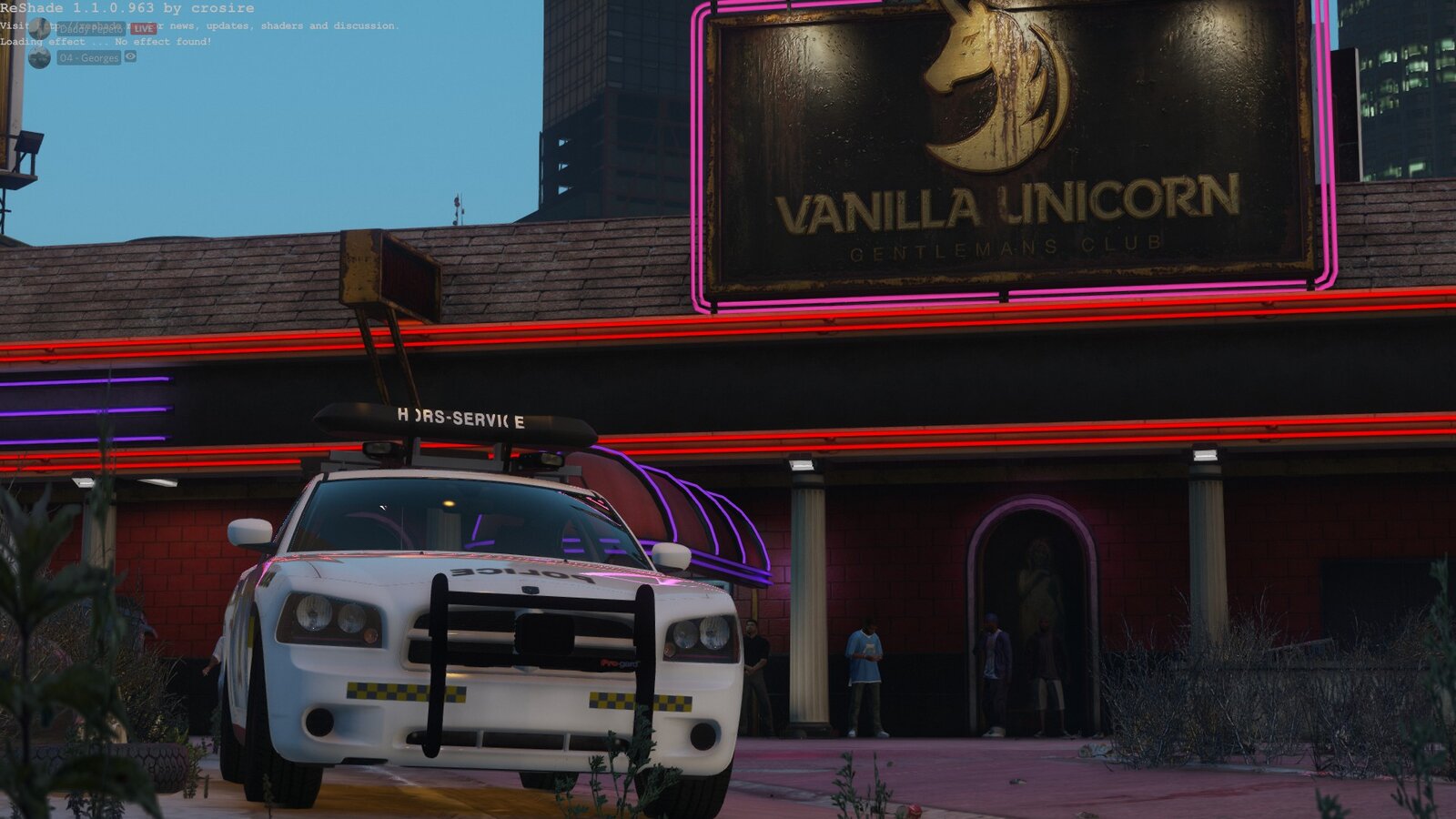Select the 04 - Georges overlay entry
The image size is (1456, 819).
click(88, 57)
